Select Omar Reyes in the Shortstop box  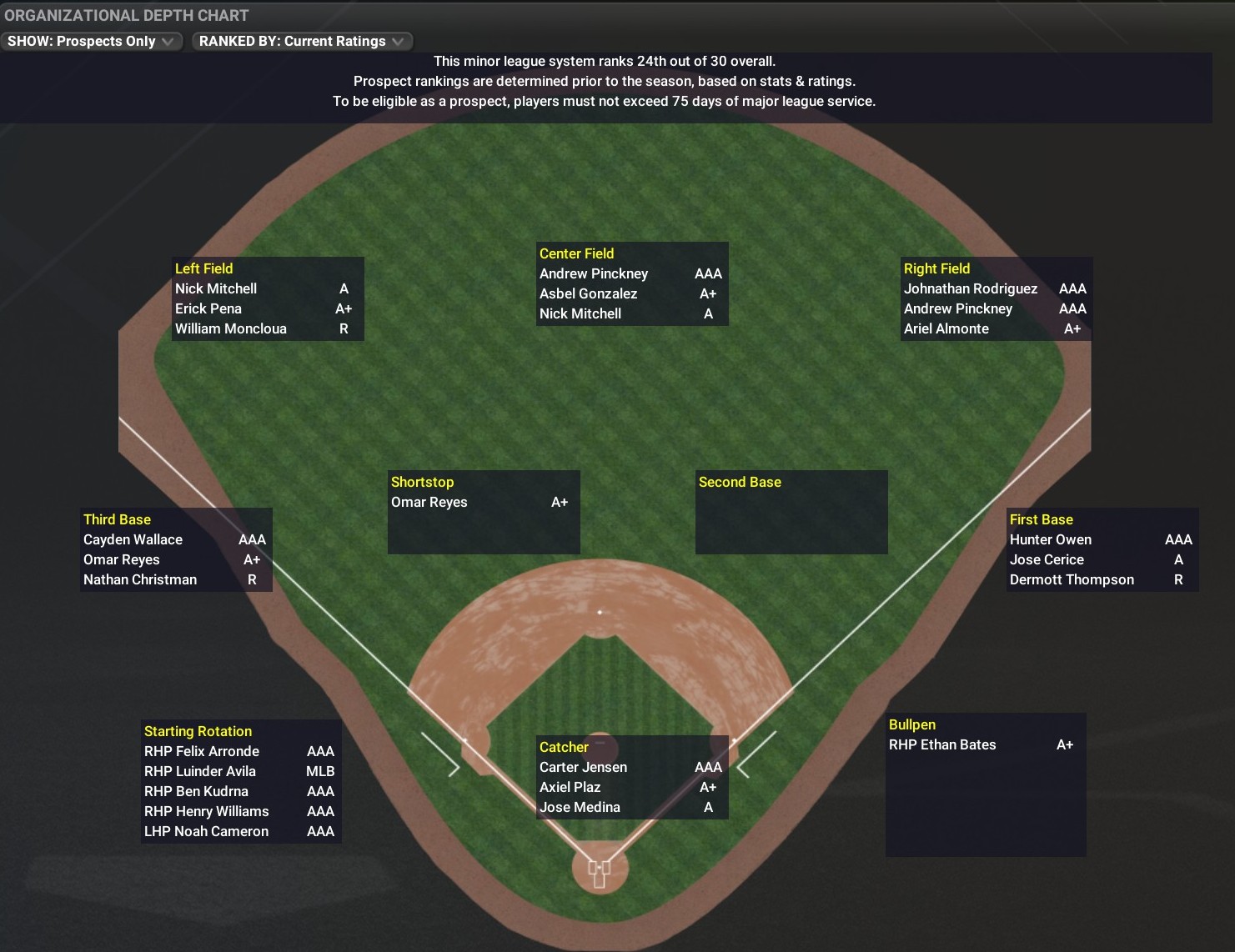click(429, 502)
